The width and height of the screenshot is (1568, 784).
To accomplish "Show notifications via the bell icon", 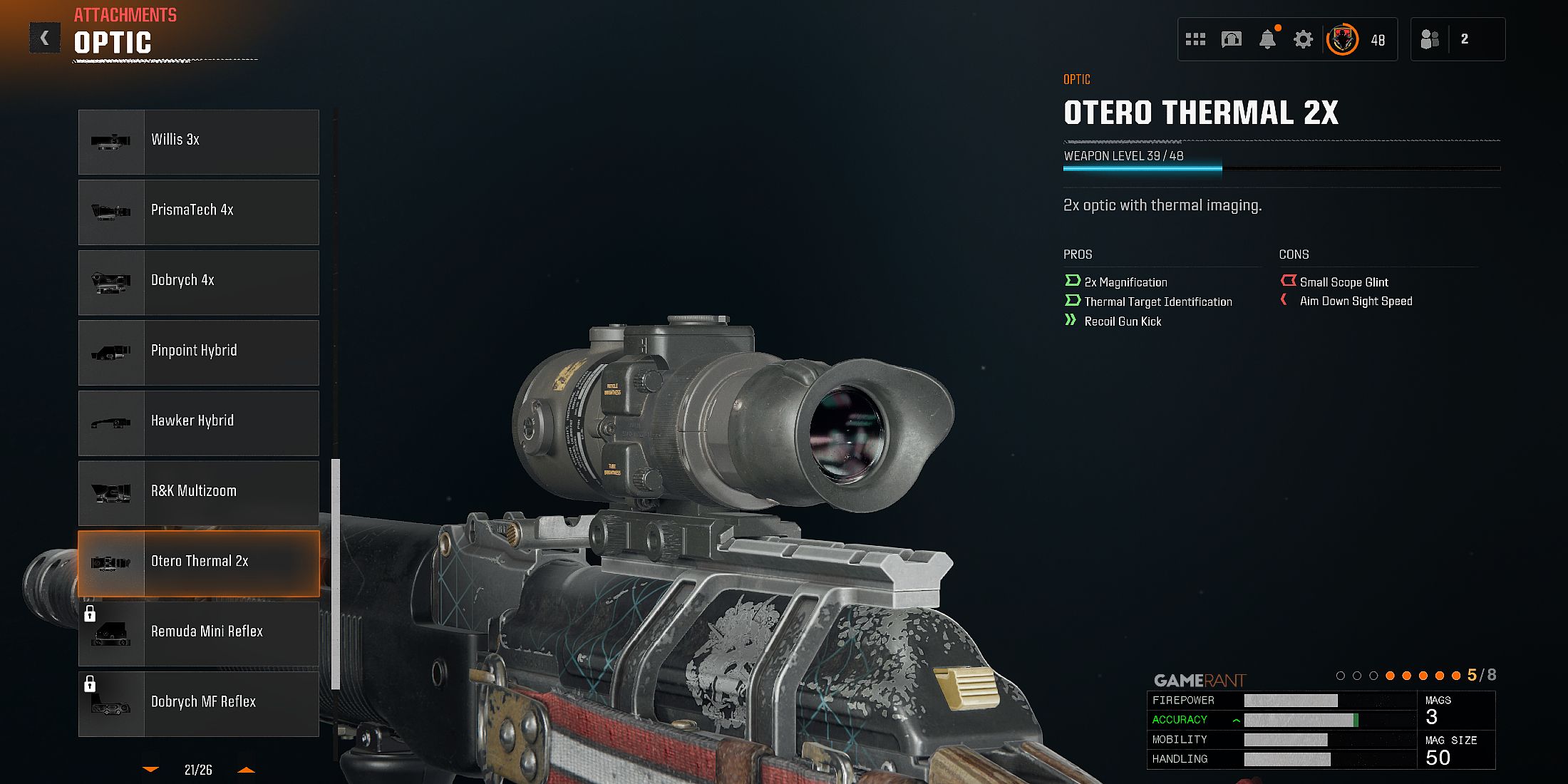I will point(1267,39).
